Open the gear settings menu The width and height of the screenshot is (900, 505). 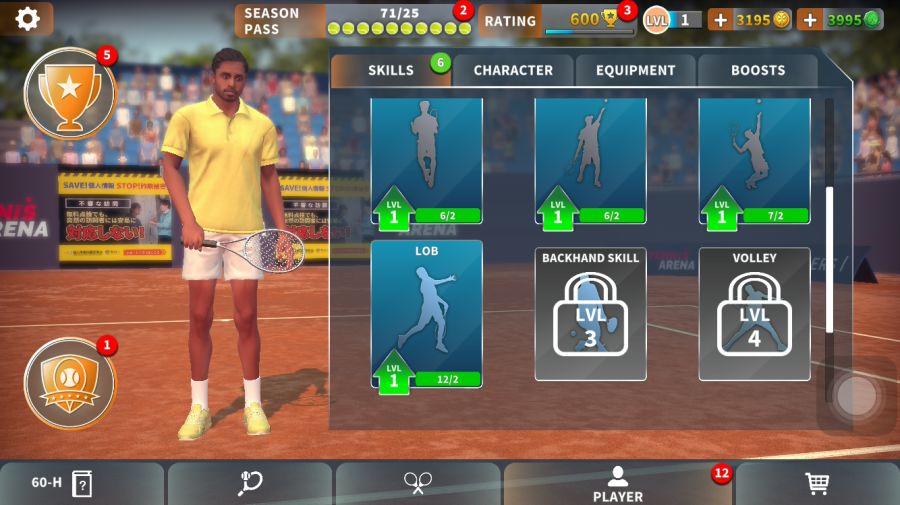tap(27, 19)
